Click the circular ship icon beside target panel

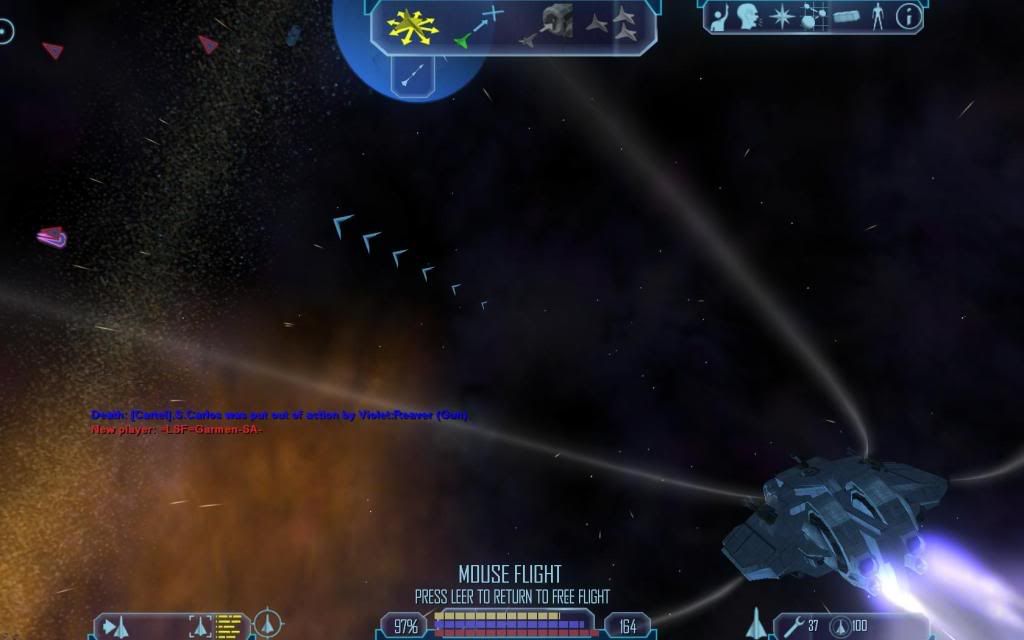coord(269,625)
